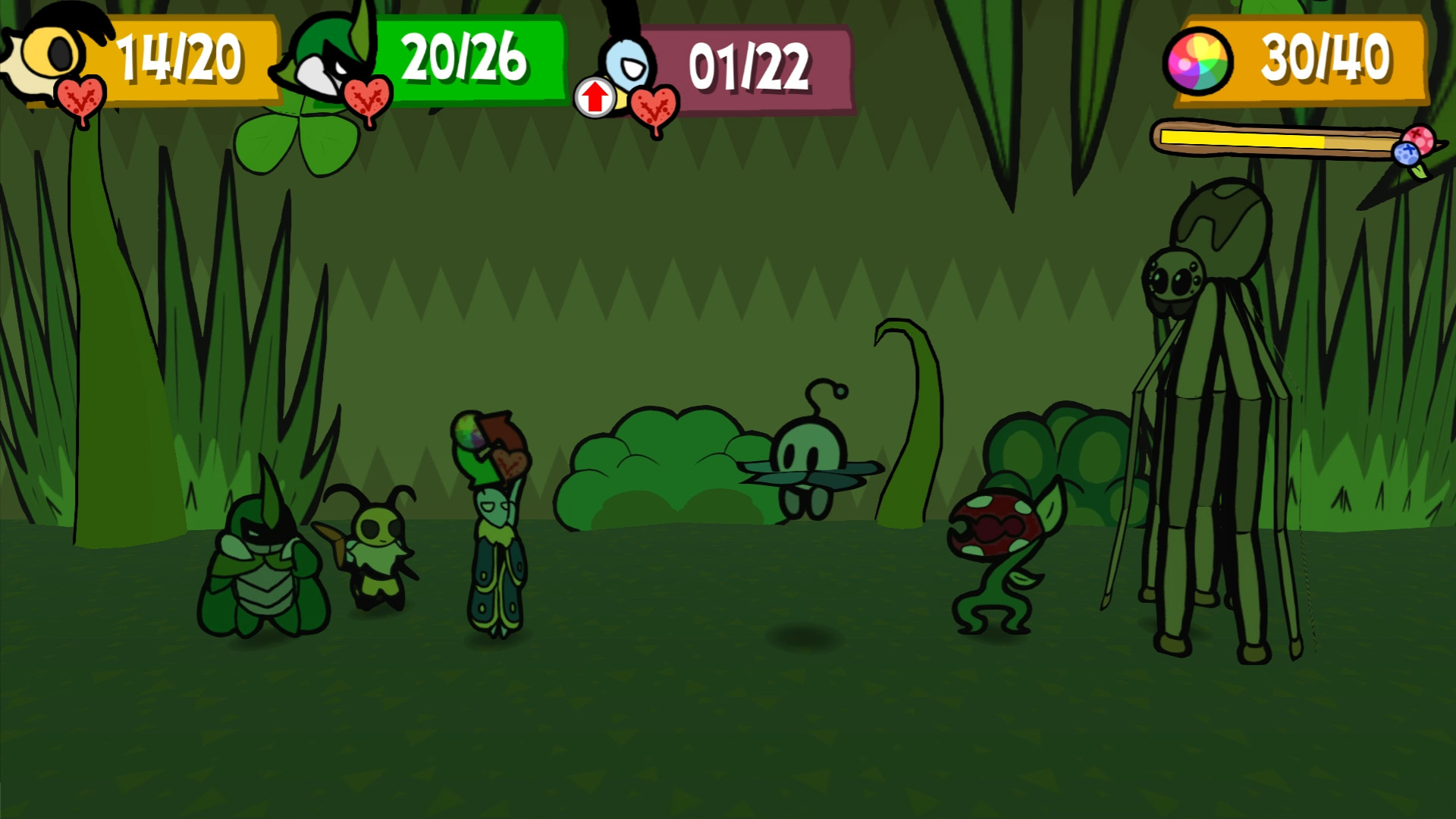Click the red up-arrow boost icon by Leif's portrait

pos(594,96)
